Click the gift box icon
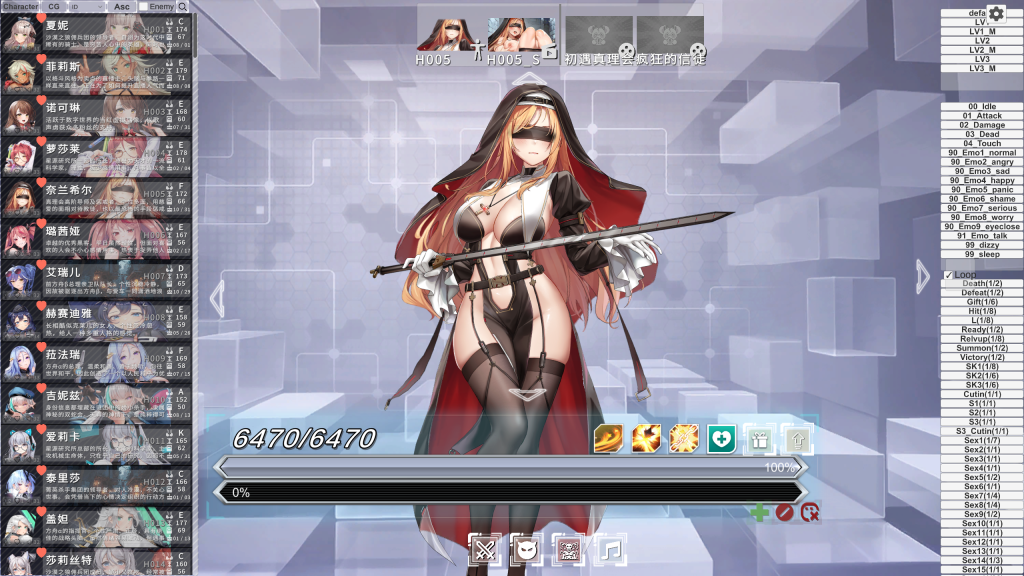The image size is (1024, 576). pos(758,438)
